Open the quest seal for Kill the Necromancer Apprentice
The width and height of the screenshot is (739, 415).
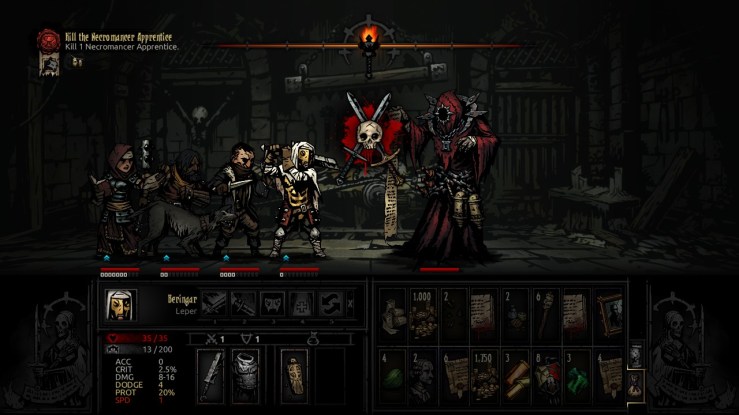[47, 42]
